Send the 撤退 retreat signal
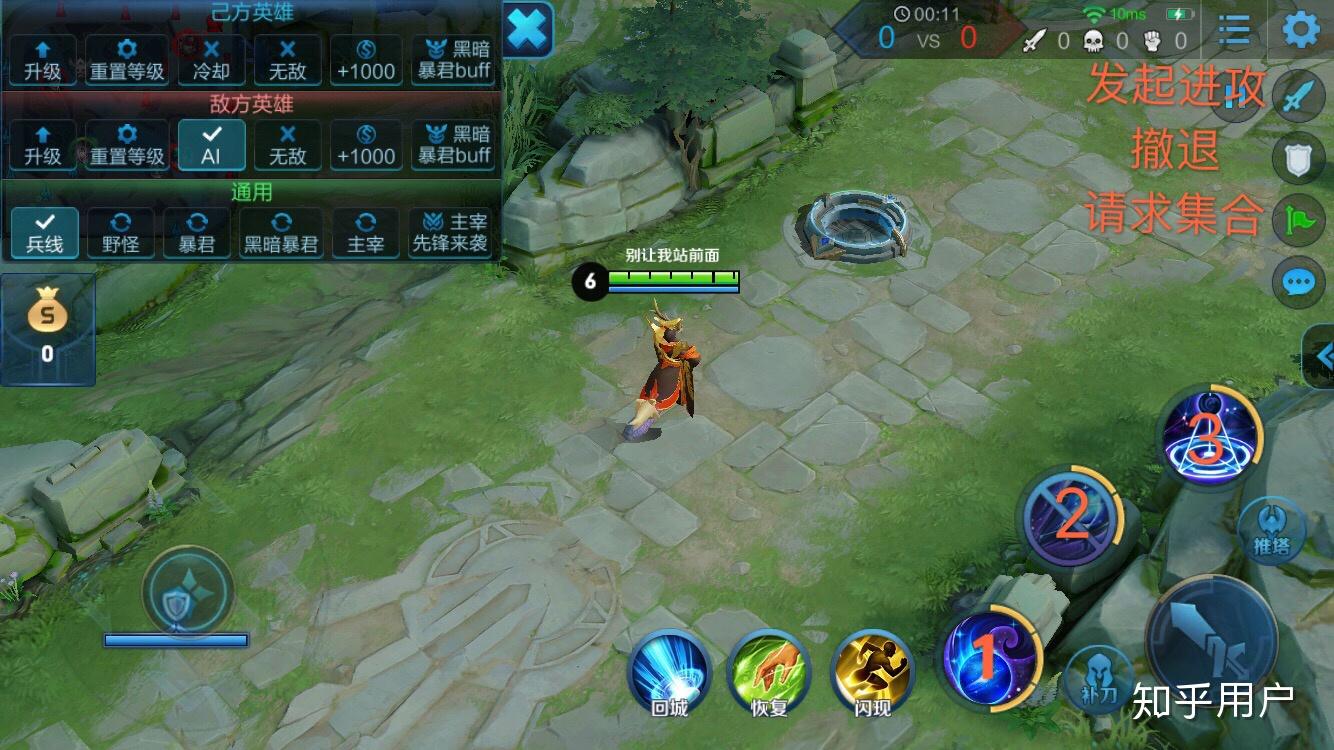The width and height of the screenshot is (1334, 750). coord(1299,158)
